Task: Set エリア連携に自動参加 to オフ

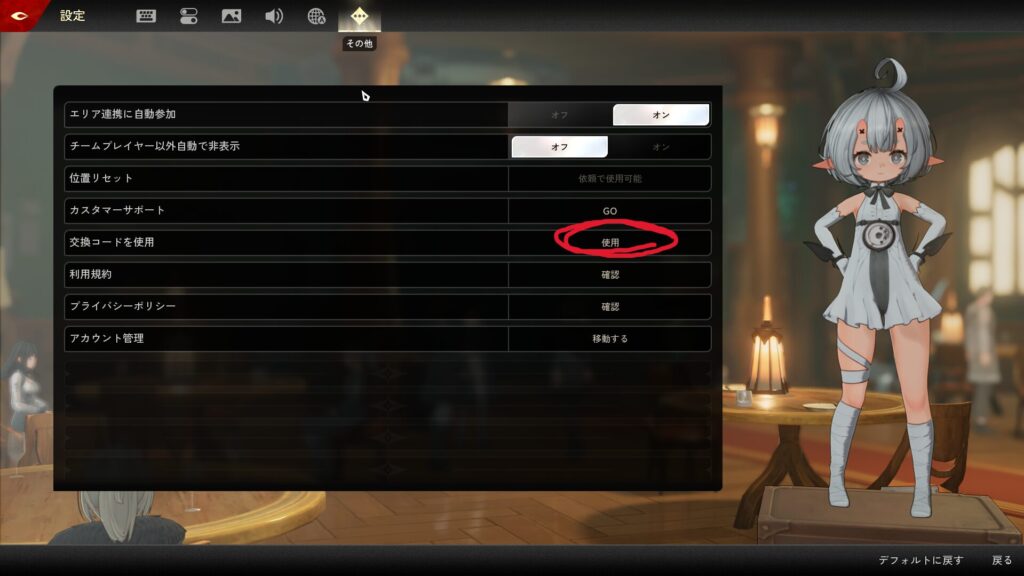Action: point(560,115)
